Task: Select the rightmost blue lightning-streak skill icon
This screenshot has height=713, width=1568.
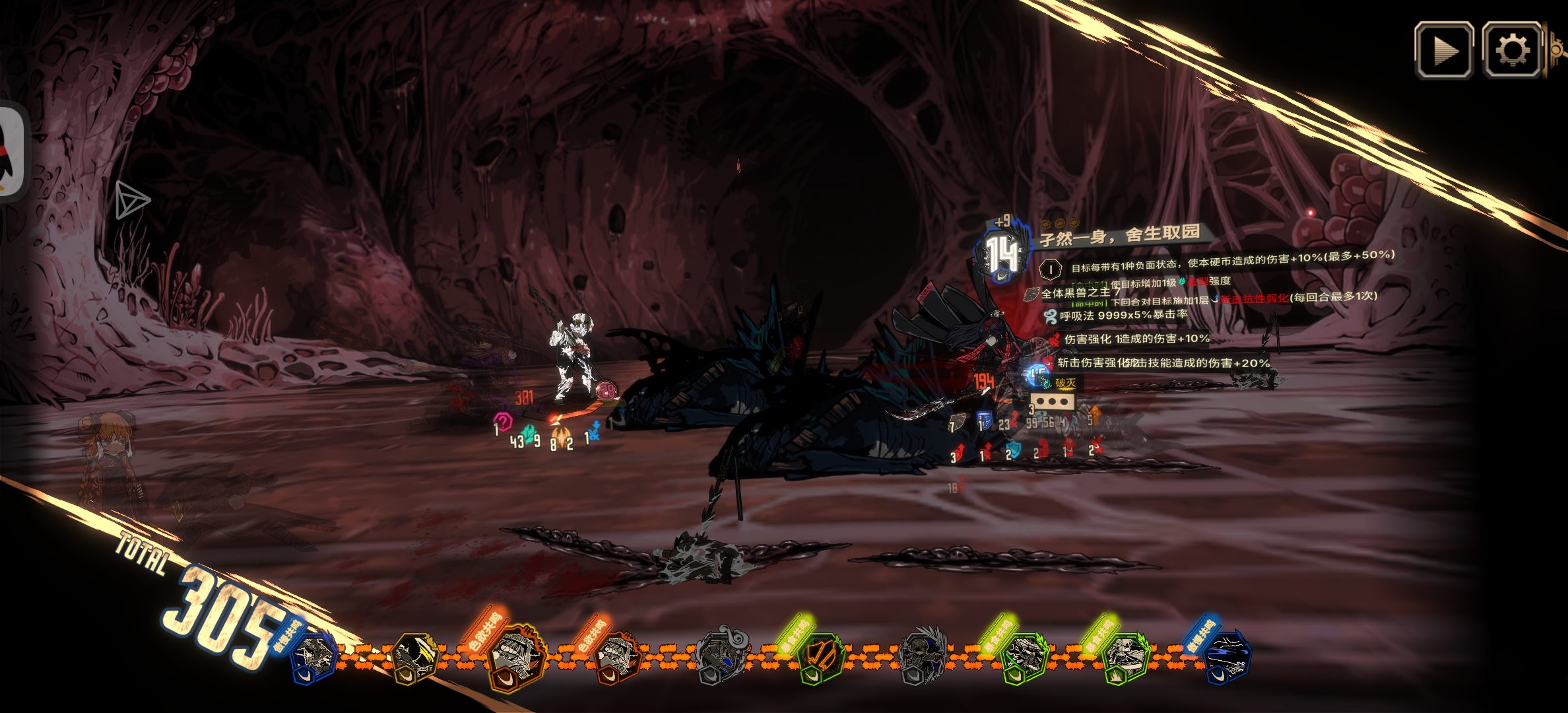Action: click(x=1226, y=656)
